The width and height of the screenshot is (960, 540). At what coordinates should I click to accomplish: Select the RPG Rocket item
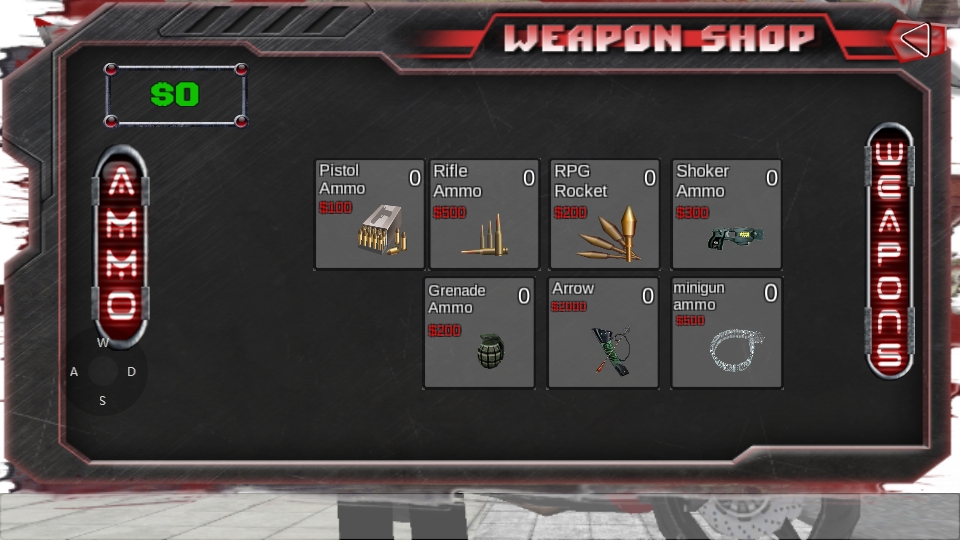(605, 214)
